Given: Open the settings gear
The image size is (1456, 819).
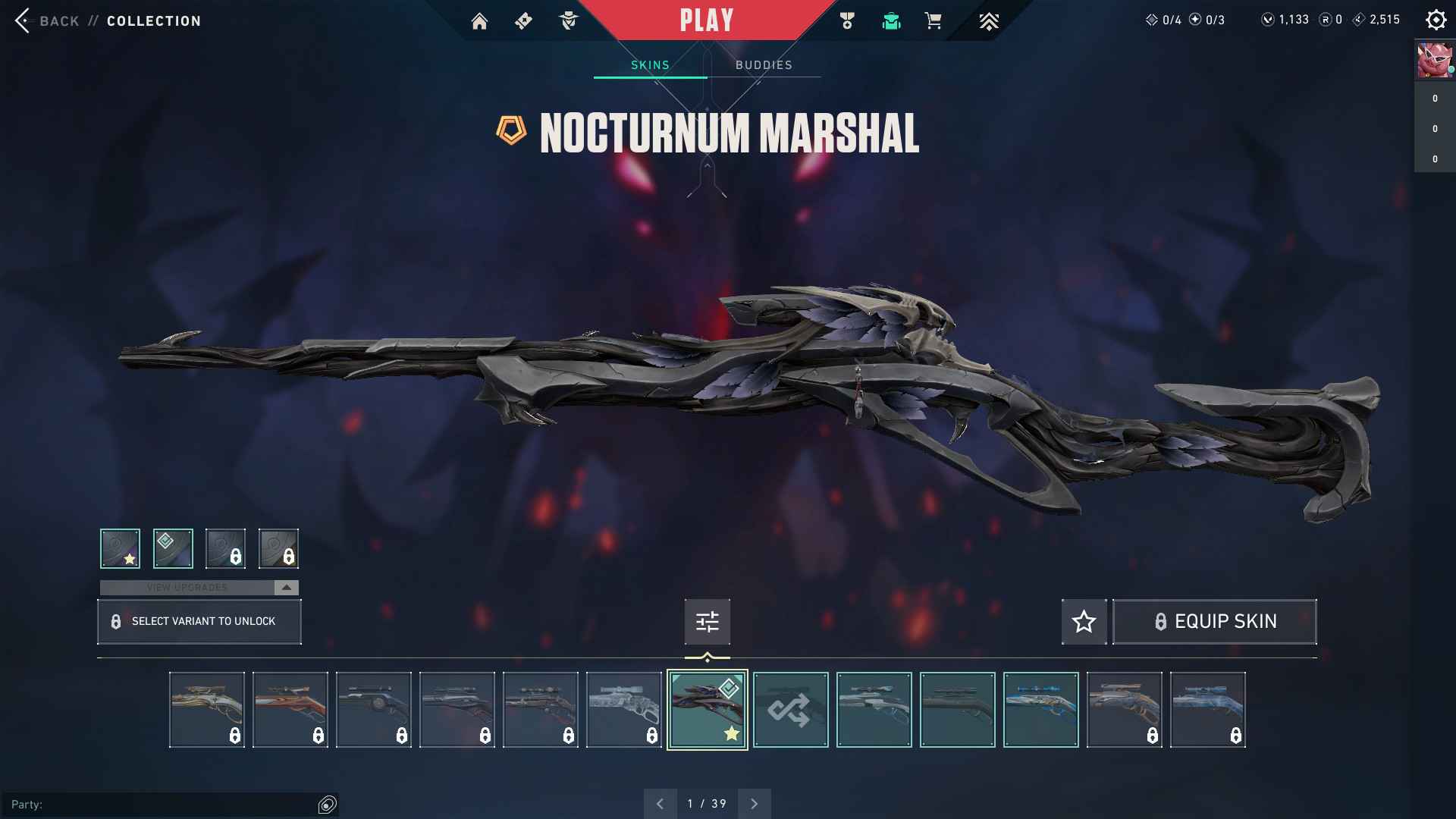Looking at the screenshot, I should click(x=1436, y=20).
